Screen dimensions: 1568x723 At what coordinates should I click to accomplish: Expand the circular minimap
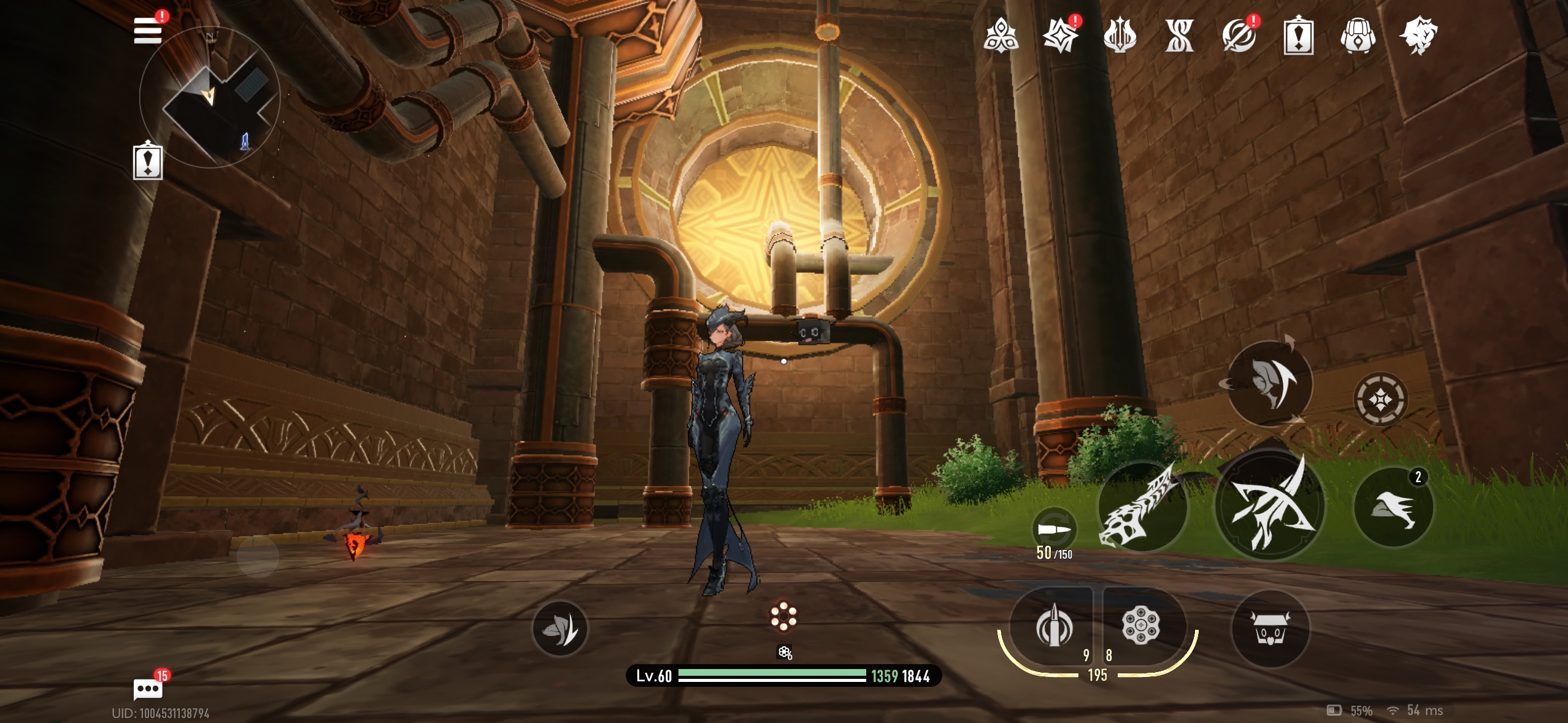pos(210,97)
